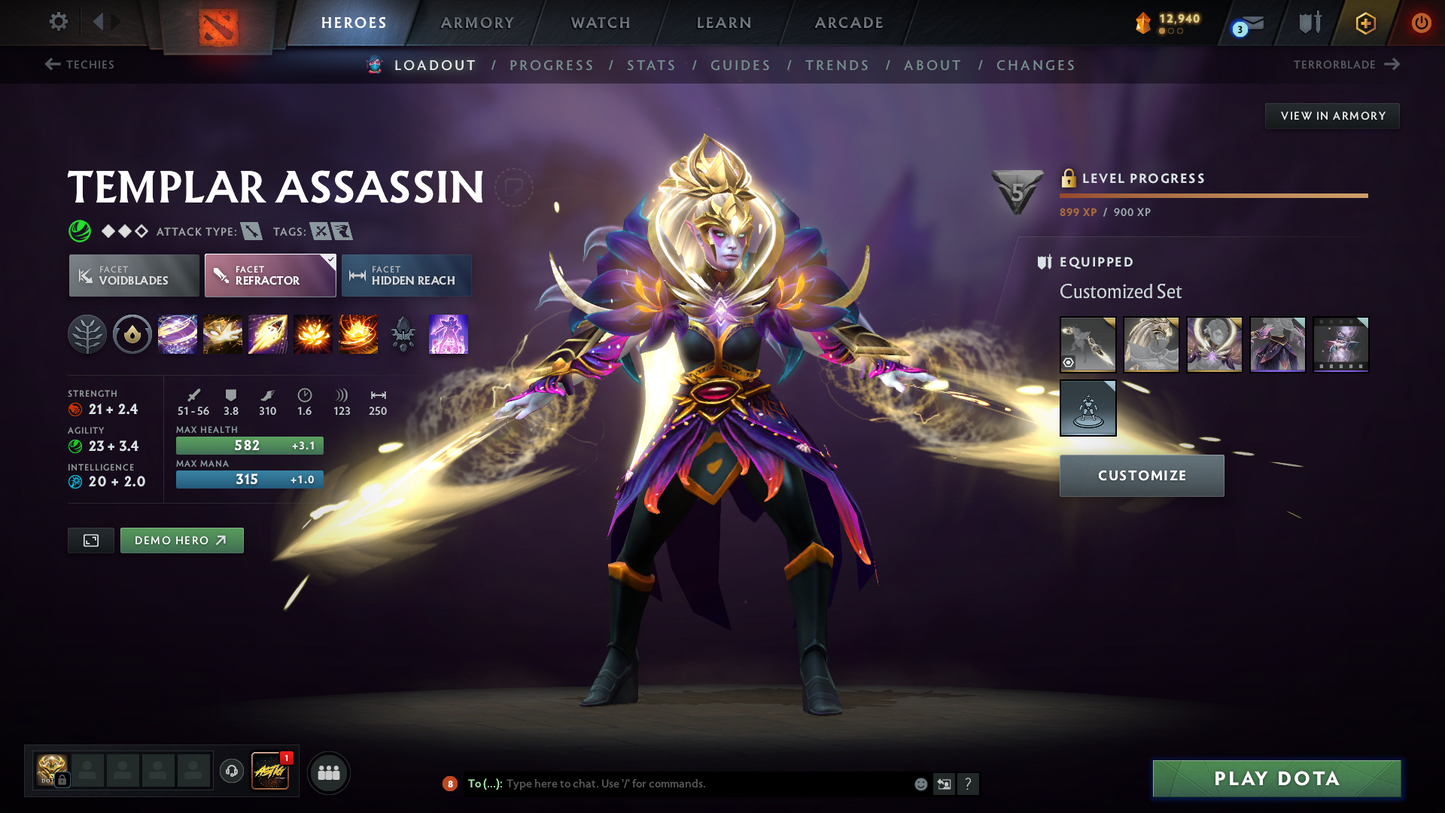This screenshot has width=1445, height=813.
Task: Switch to the Watch tab
Action: (x=600, y=23)
